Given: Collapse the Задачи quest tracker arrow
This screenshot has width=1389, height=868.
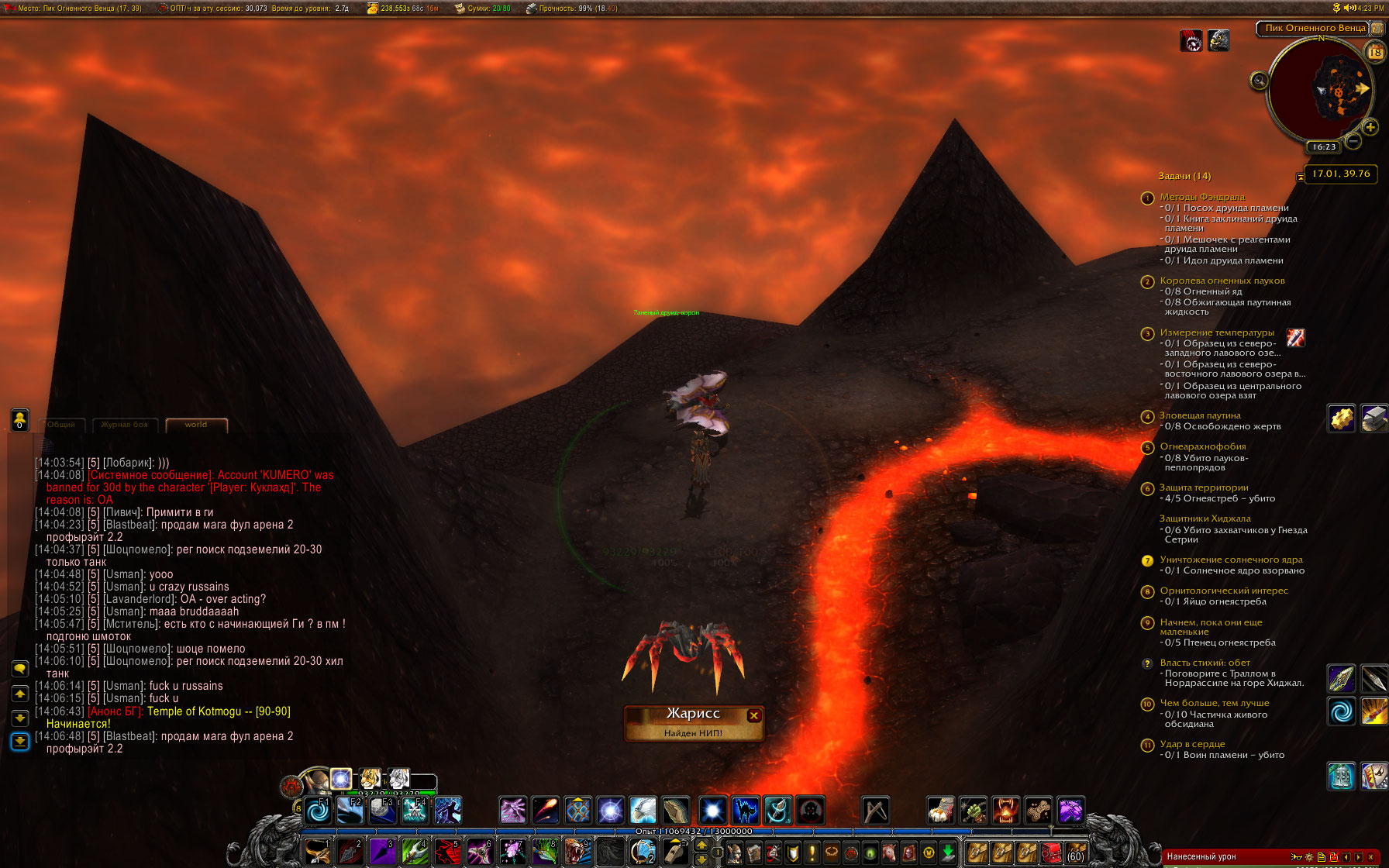Looking at the screenshot, I should 1300,177.
